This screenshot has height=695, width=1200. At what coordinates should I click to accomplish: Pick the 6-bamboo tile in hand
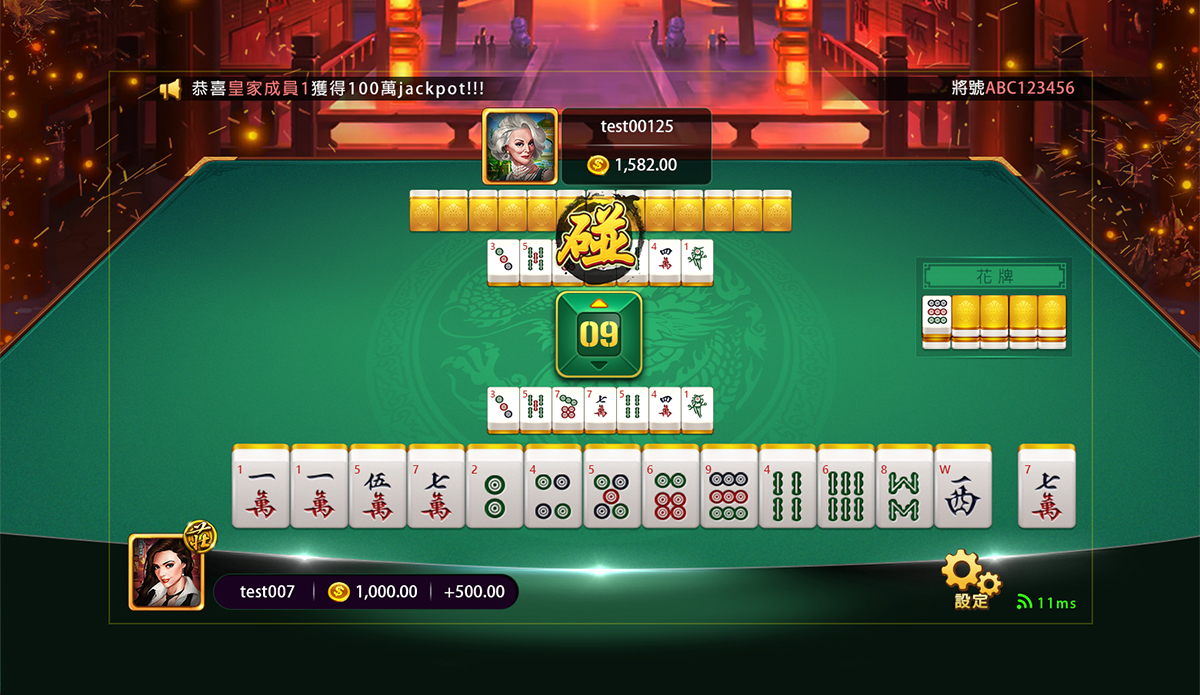click(847, 487)
